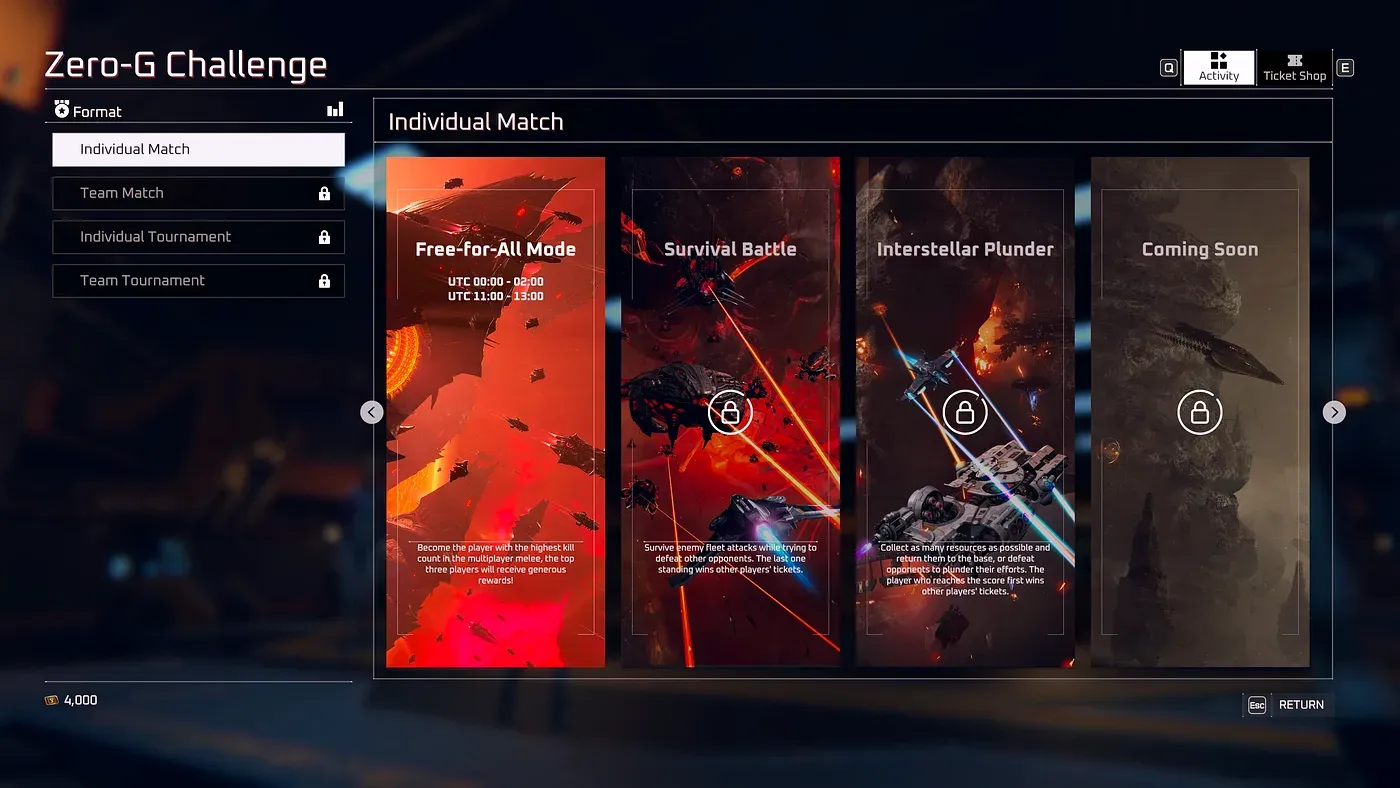The height and width of the screenshot is (788, 1400).
Task: Click the ticket currency icon showing 4,000
Action: tap(53, 700)
